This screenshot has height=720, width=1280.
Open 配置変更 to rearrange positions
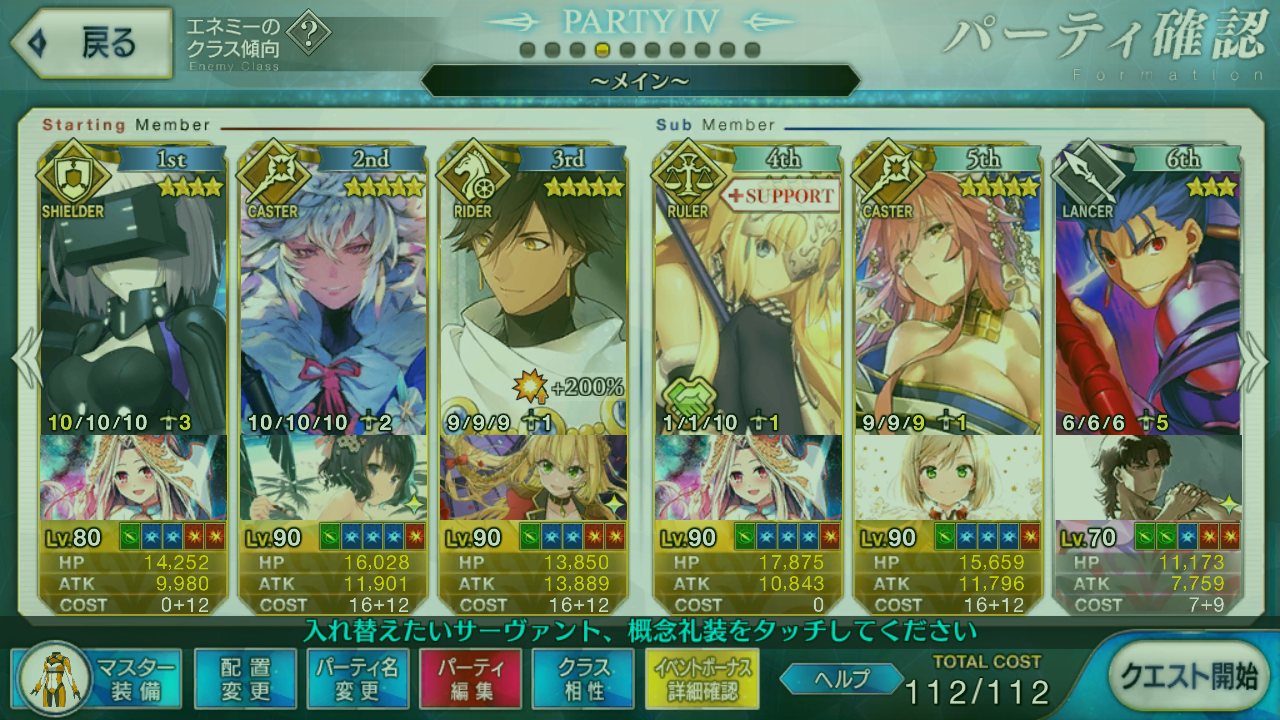[245, 679]
